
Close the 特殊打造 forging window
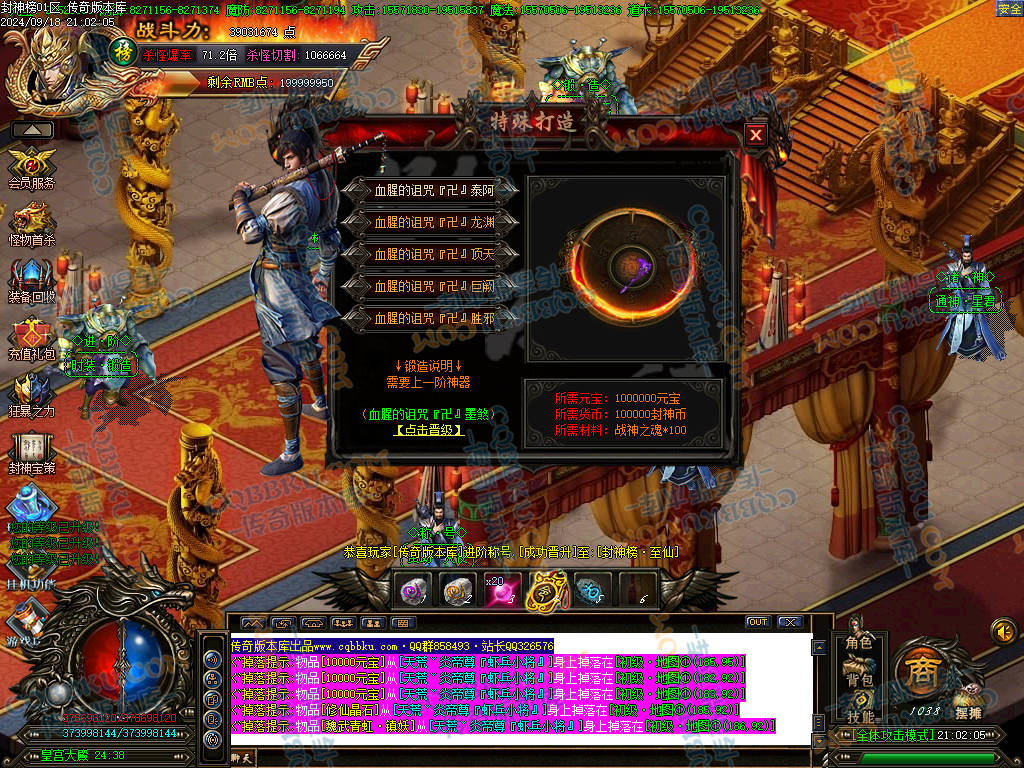click(x=756, y=134)
